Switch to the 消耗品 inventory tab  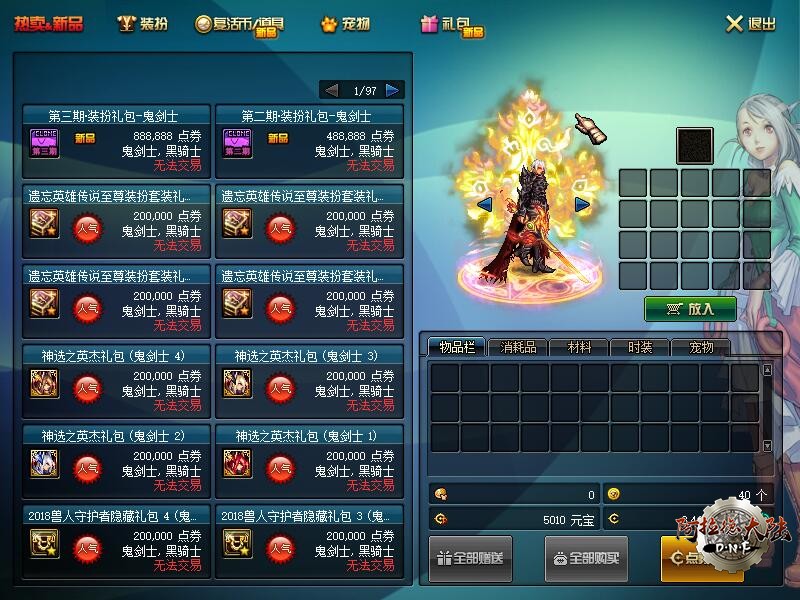coord(518,347)
